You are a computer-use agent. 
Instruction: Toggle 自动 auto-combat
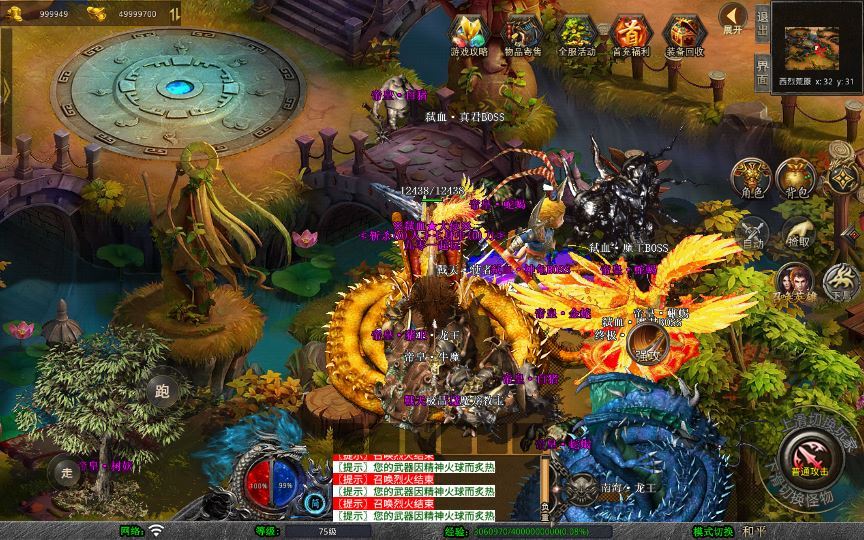[x=750, y=233]
